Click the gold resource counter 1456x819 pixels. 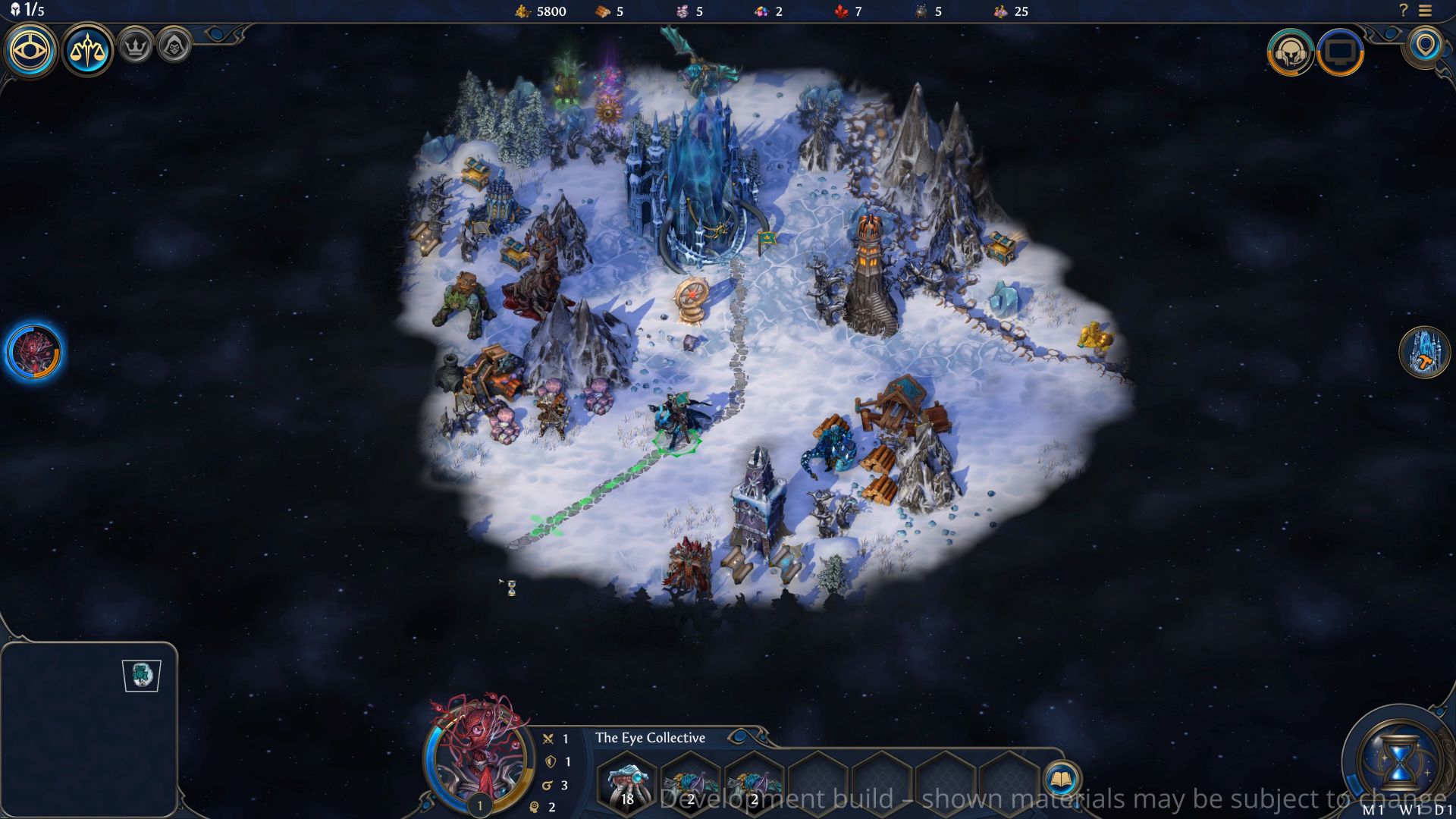pyautogui.click(x=541, y=11)
